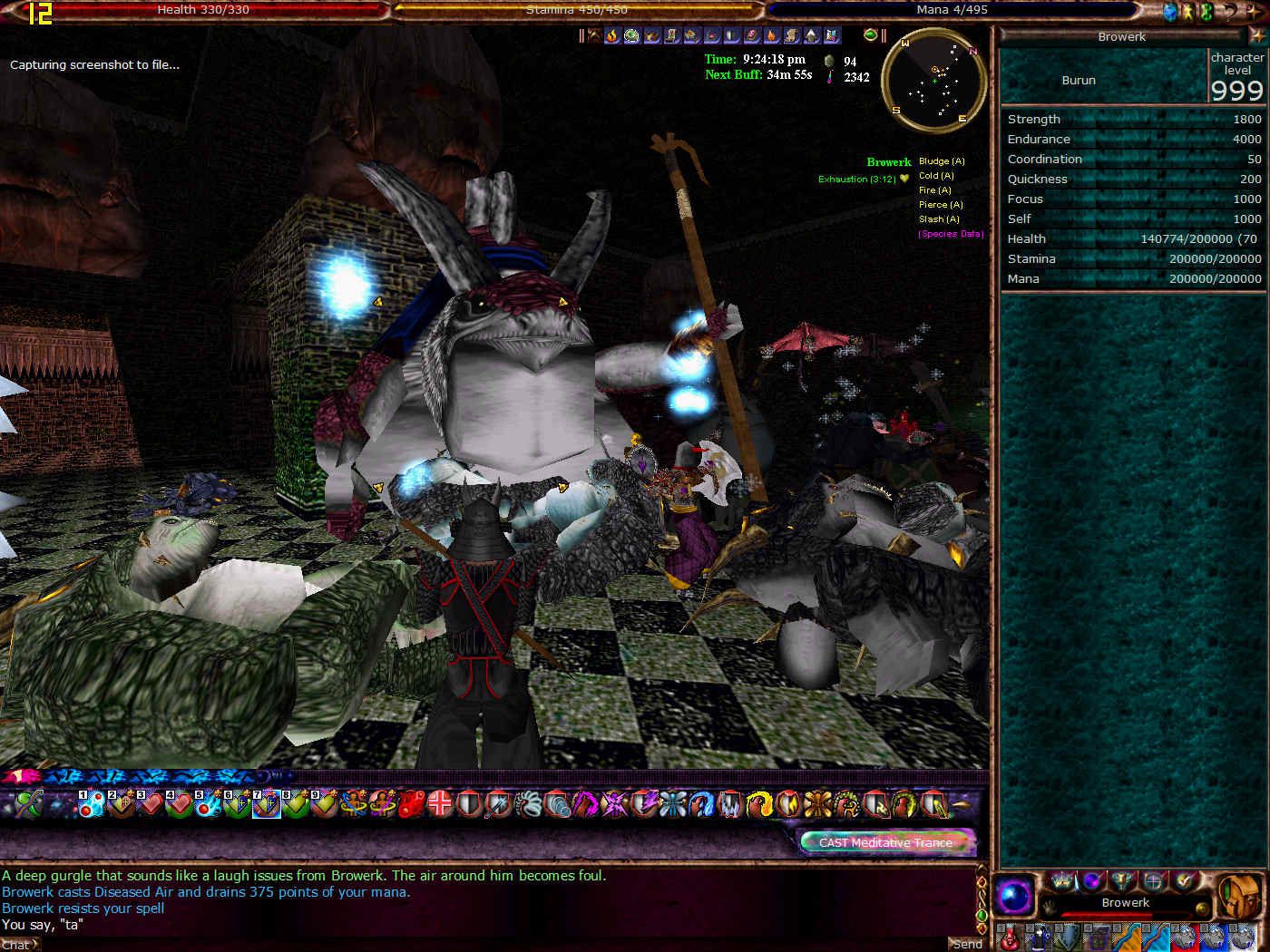
Task: Close the Browerk assessment panel
Action: [1255, 36]
